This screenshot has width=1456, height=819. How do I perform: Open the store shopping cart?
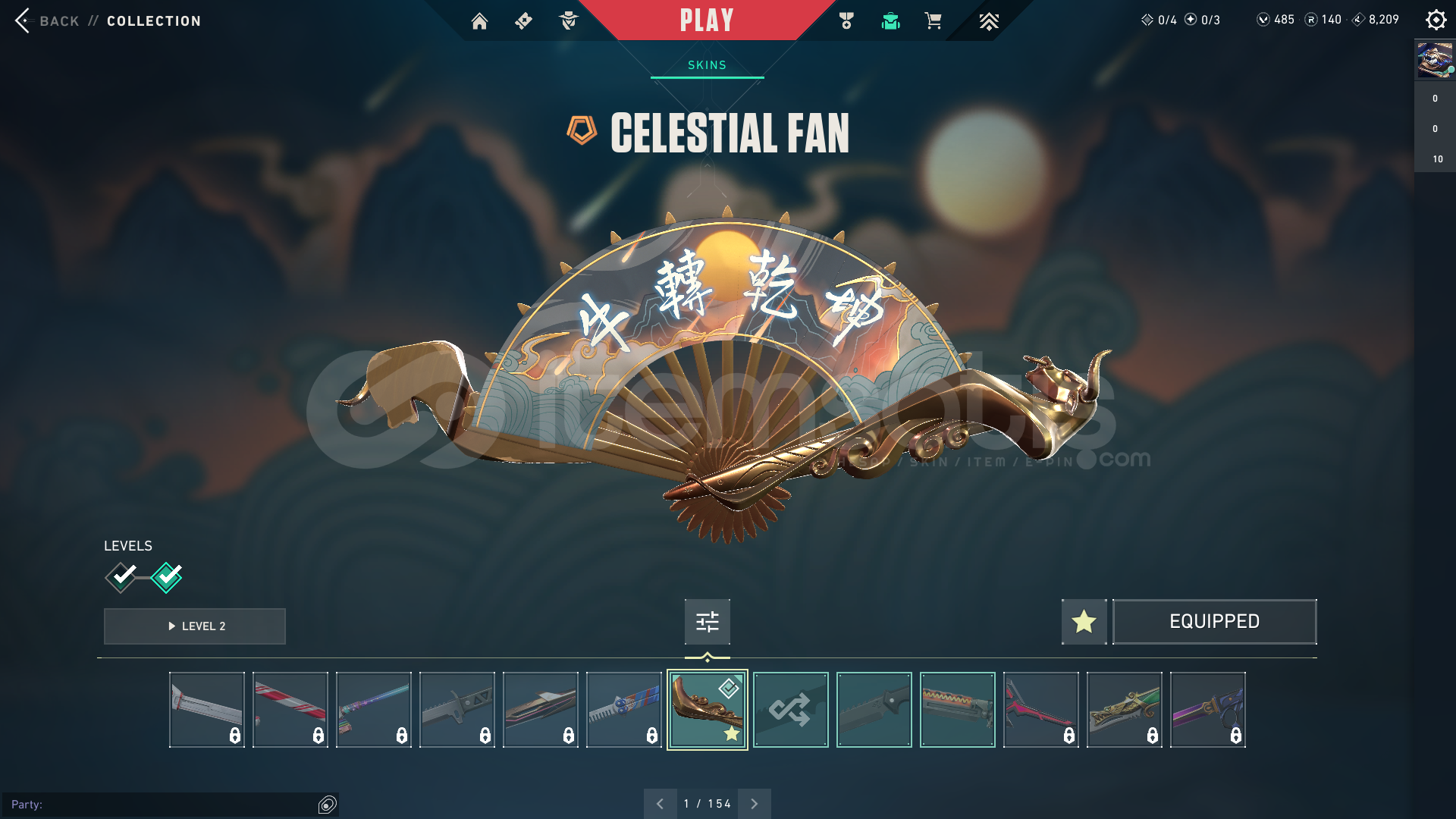point(933,21)
